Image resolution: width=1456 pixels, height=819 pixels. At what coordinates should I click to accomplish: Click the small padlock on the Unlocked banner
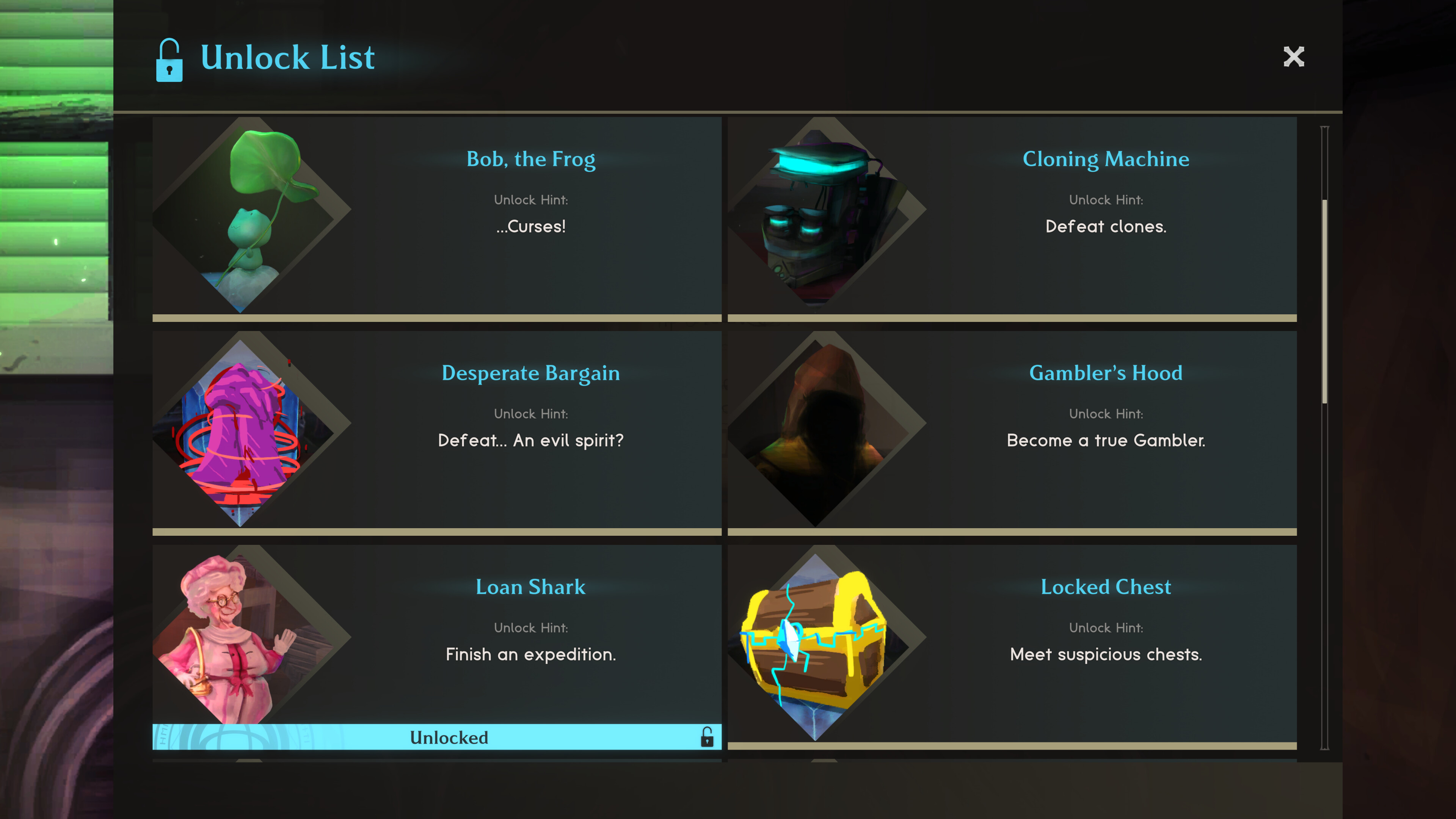click(x=708, y=737)
